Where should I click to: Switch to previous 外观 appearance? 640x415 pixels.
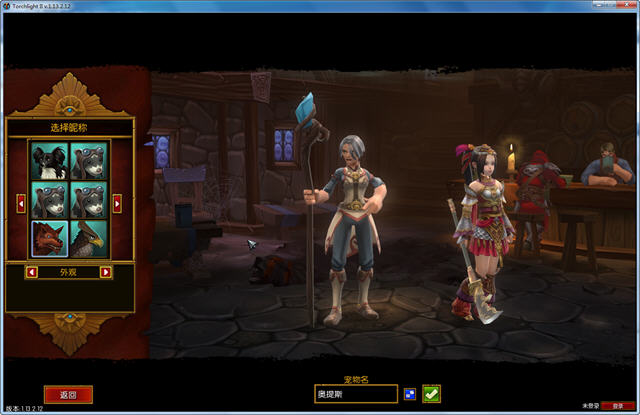point(32,272)
